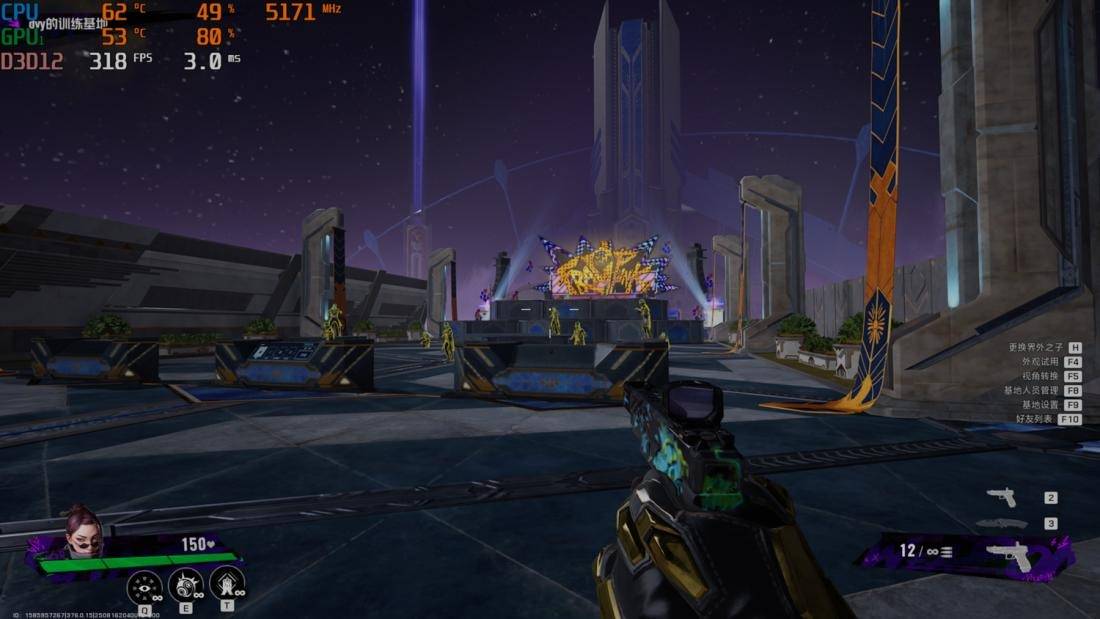Activate the eye ability icon
Image resolution: width=1100 pixels, height=619 pixels.
[145, 585]
